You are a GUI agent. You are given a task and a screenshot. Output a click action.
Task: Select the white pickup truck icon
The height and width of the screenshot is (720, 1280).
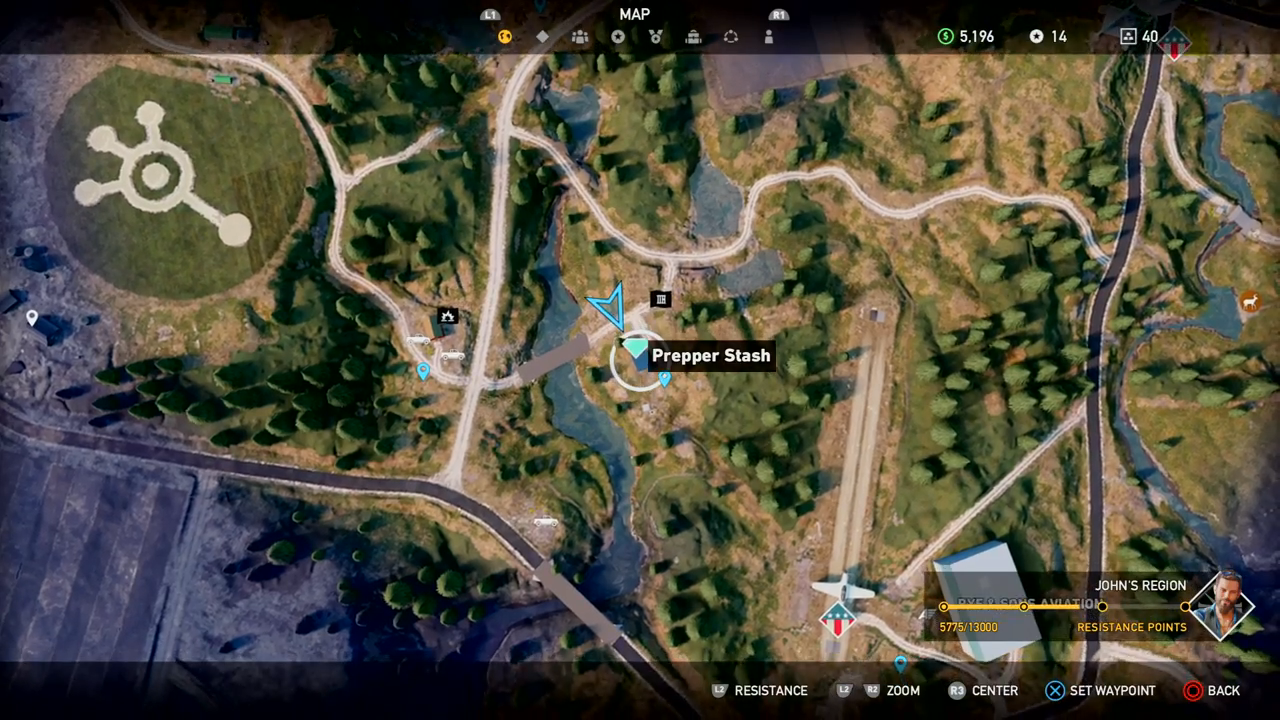pos(420,340)
